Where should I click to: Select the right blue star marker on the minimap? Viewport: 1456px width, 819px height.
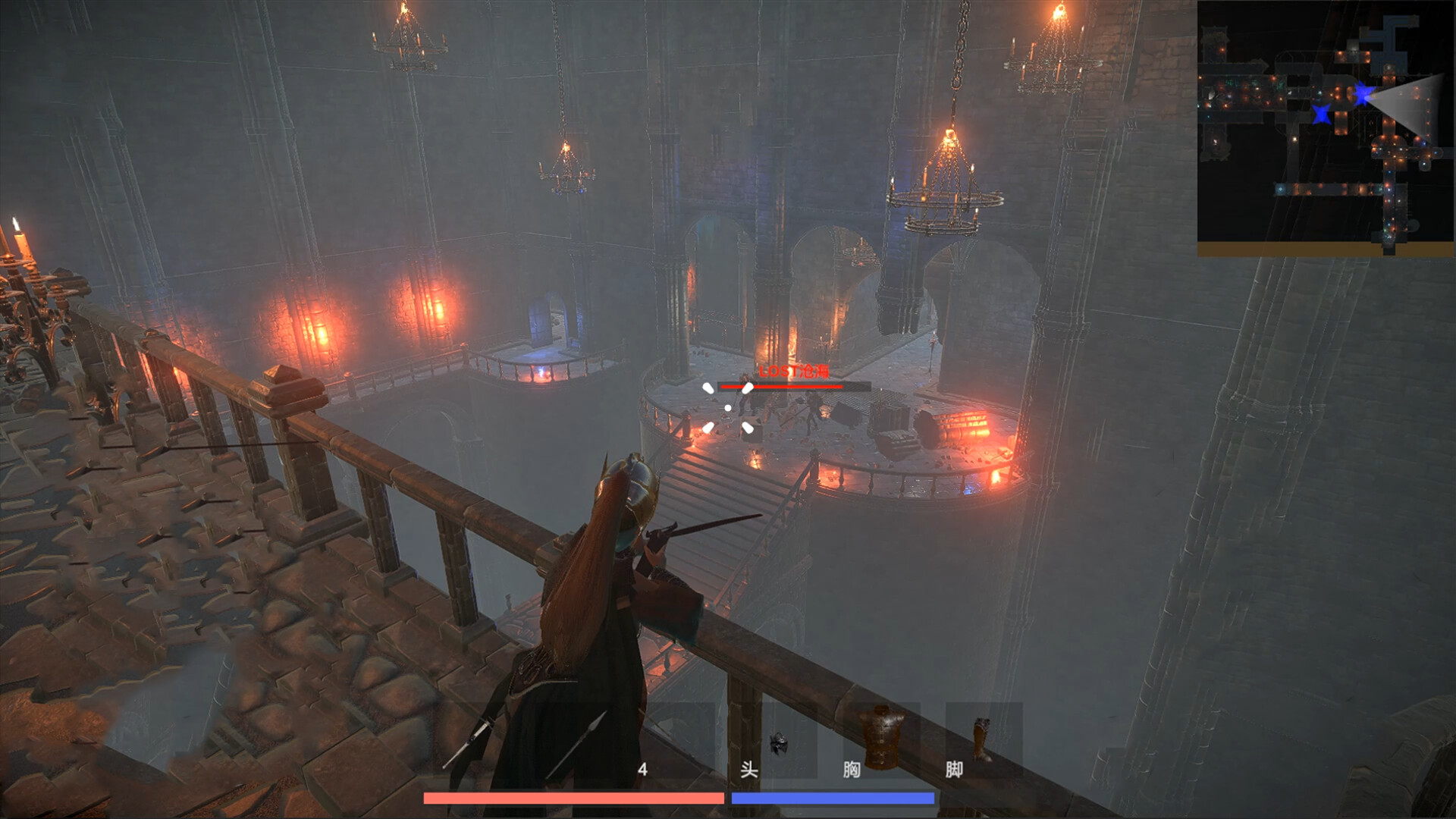pyautogui.click(x=1363, y=93)
